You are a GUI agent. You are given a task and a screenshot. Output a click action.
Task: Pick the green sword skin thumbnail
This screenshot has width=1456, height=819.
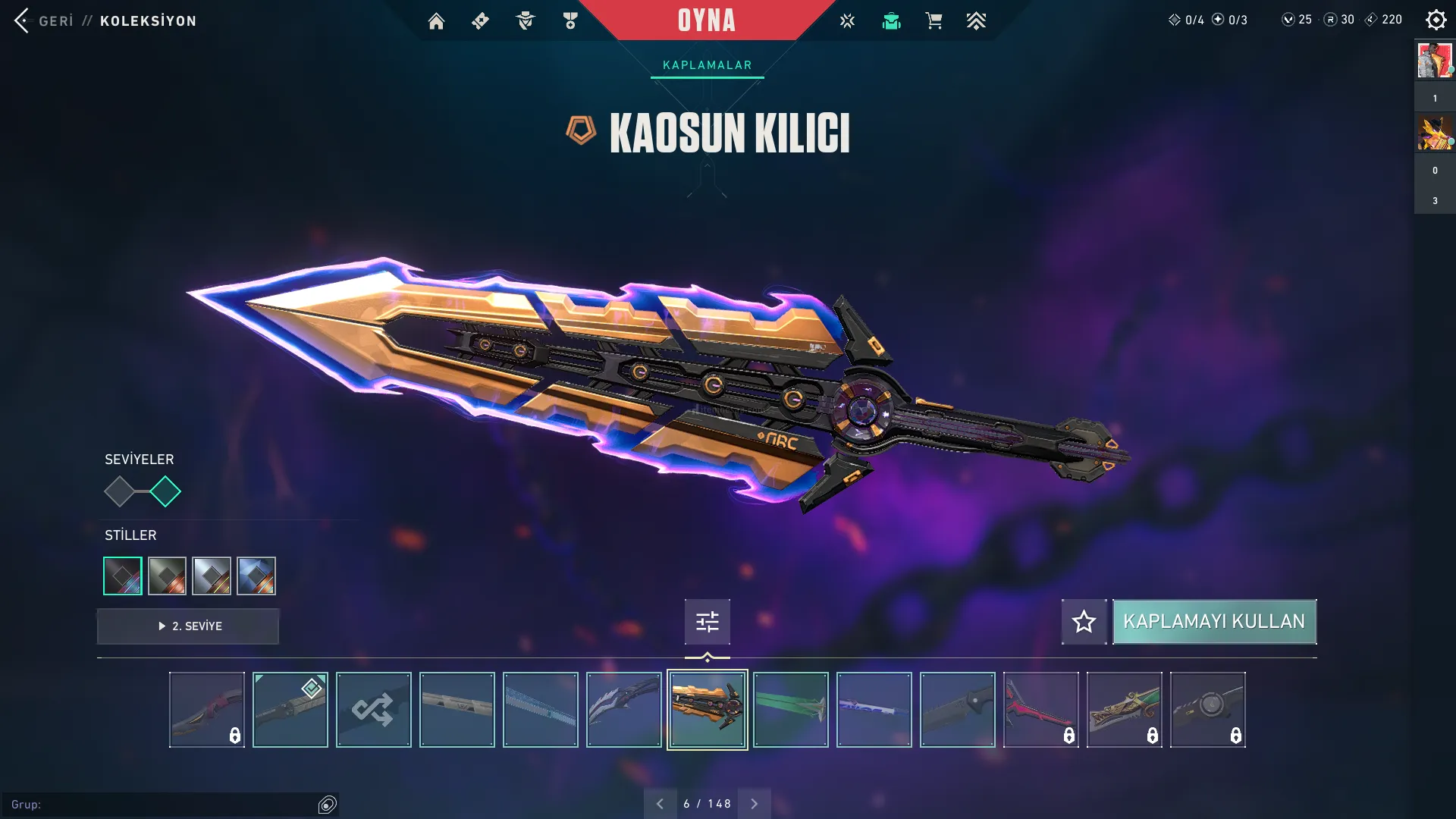(x=790, y=710)
